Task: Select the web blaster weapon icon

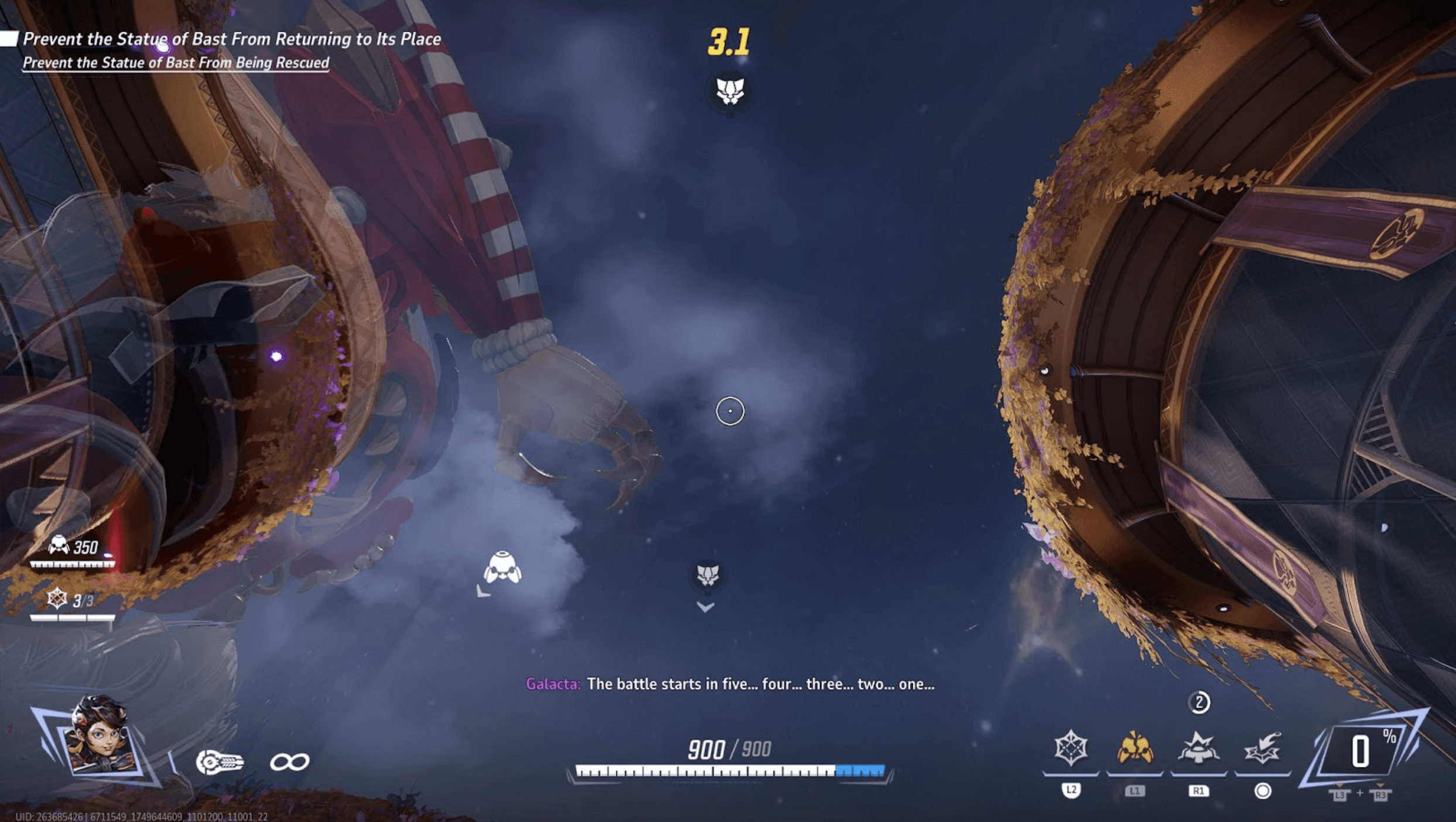Action: (219, 762)
